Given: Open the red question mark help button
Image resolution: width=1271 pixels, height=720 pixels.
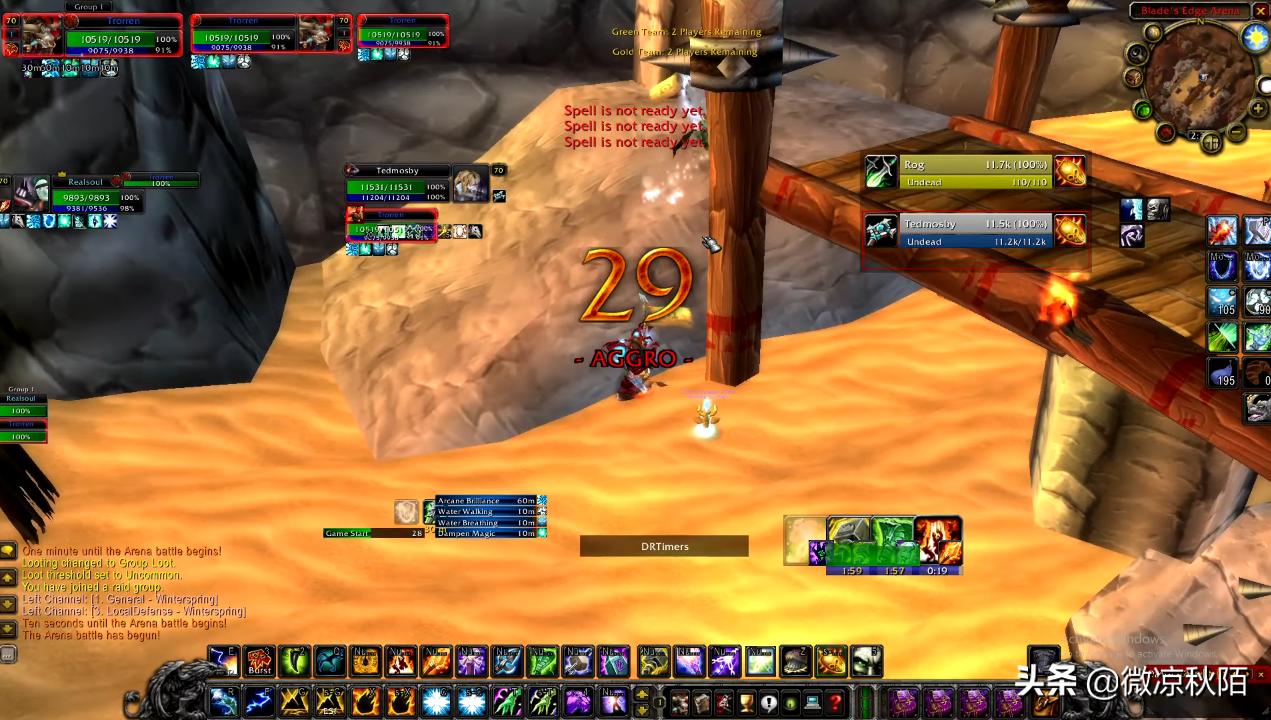Looking at the screenshot, I should click(x=835, y=702).
